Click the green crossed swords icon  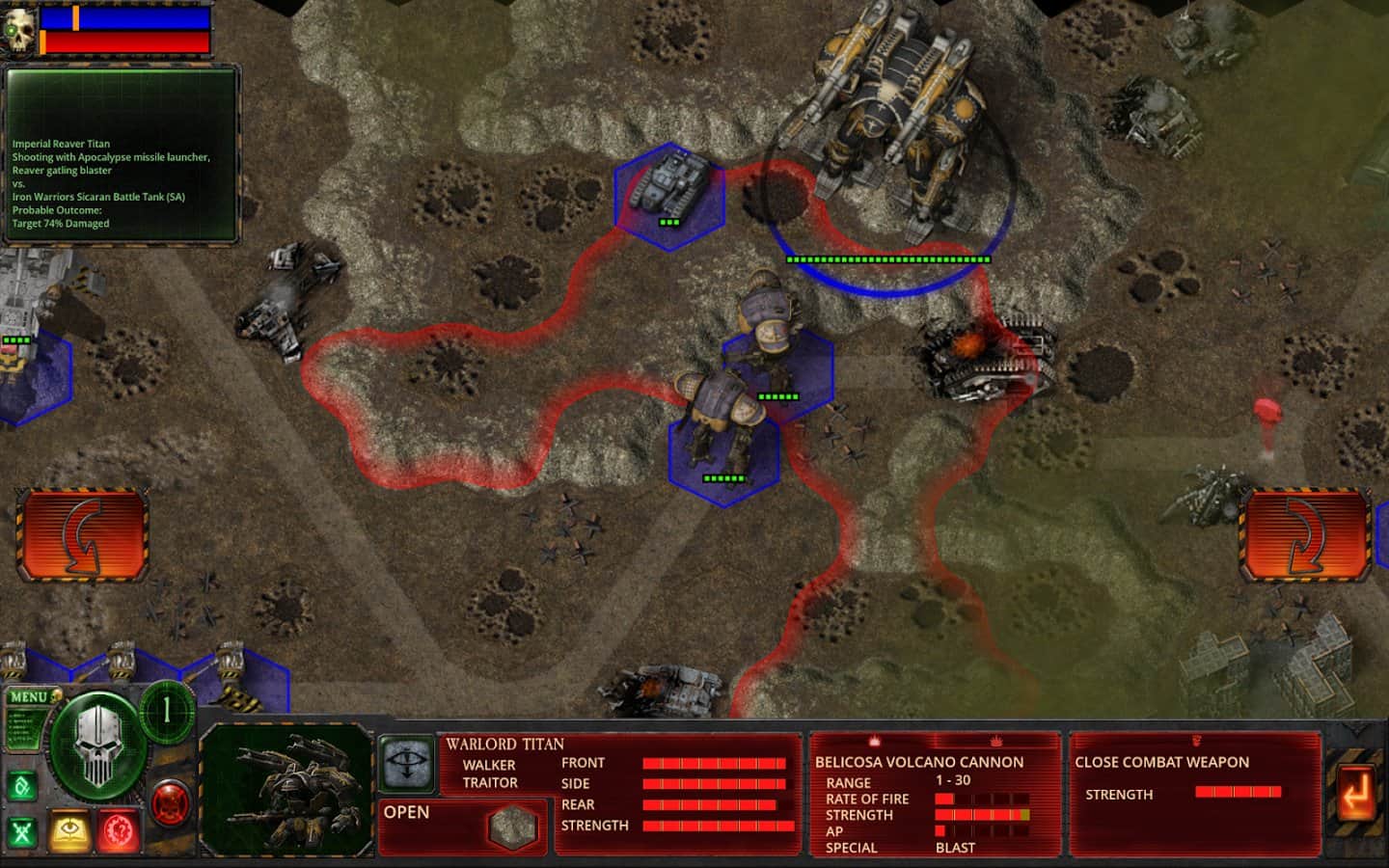point(22,831)
